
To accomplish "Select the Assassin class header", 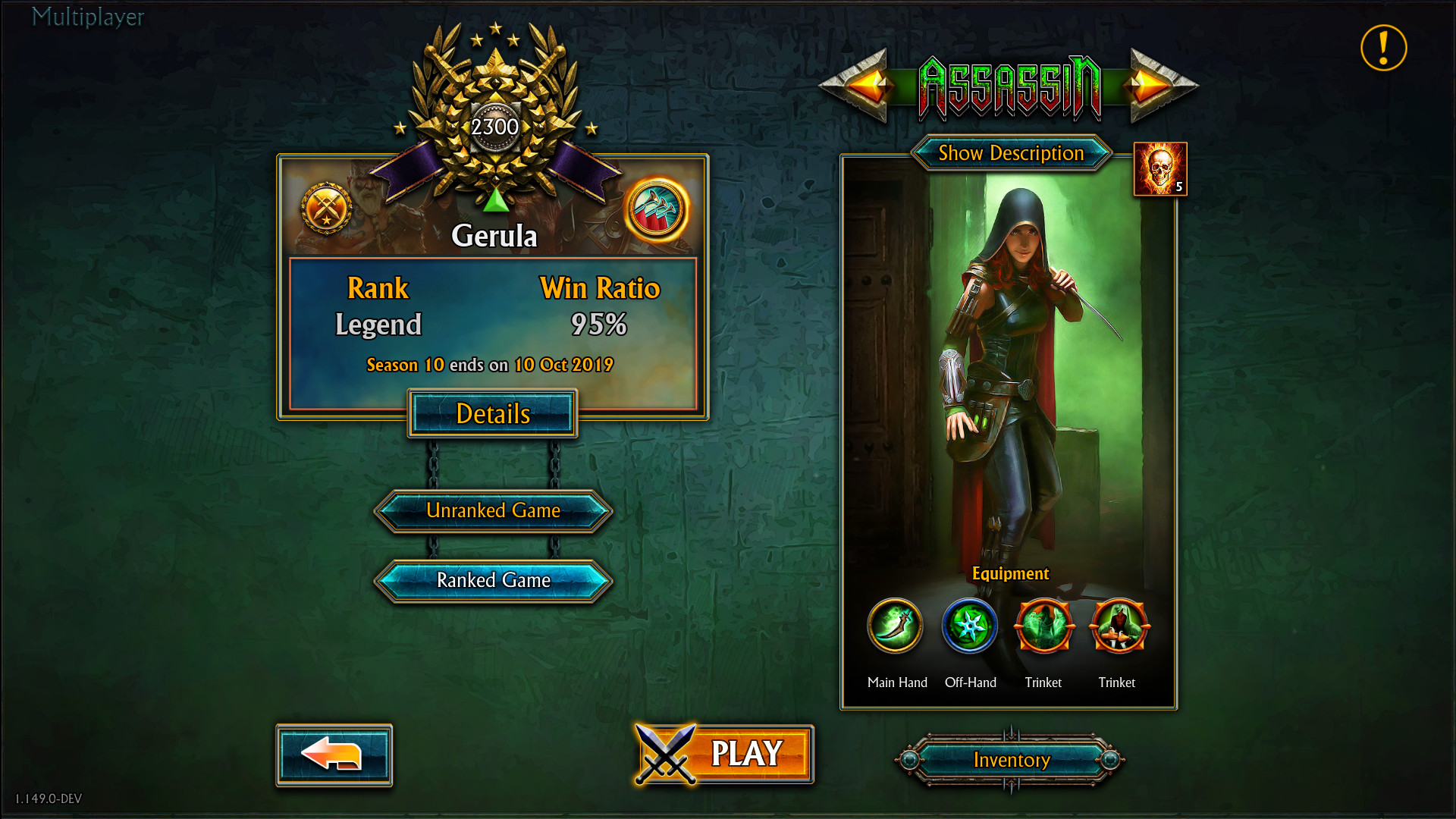I will 1009,86.
